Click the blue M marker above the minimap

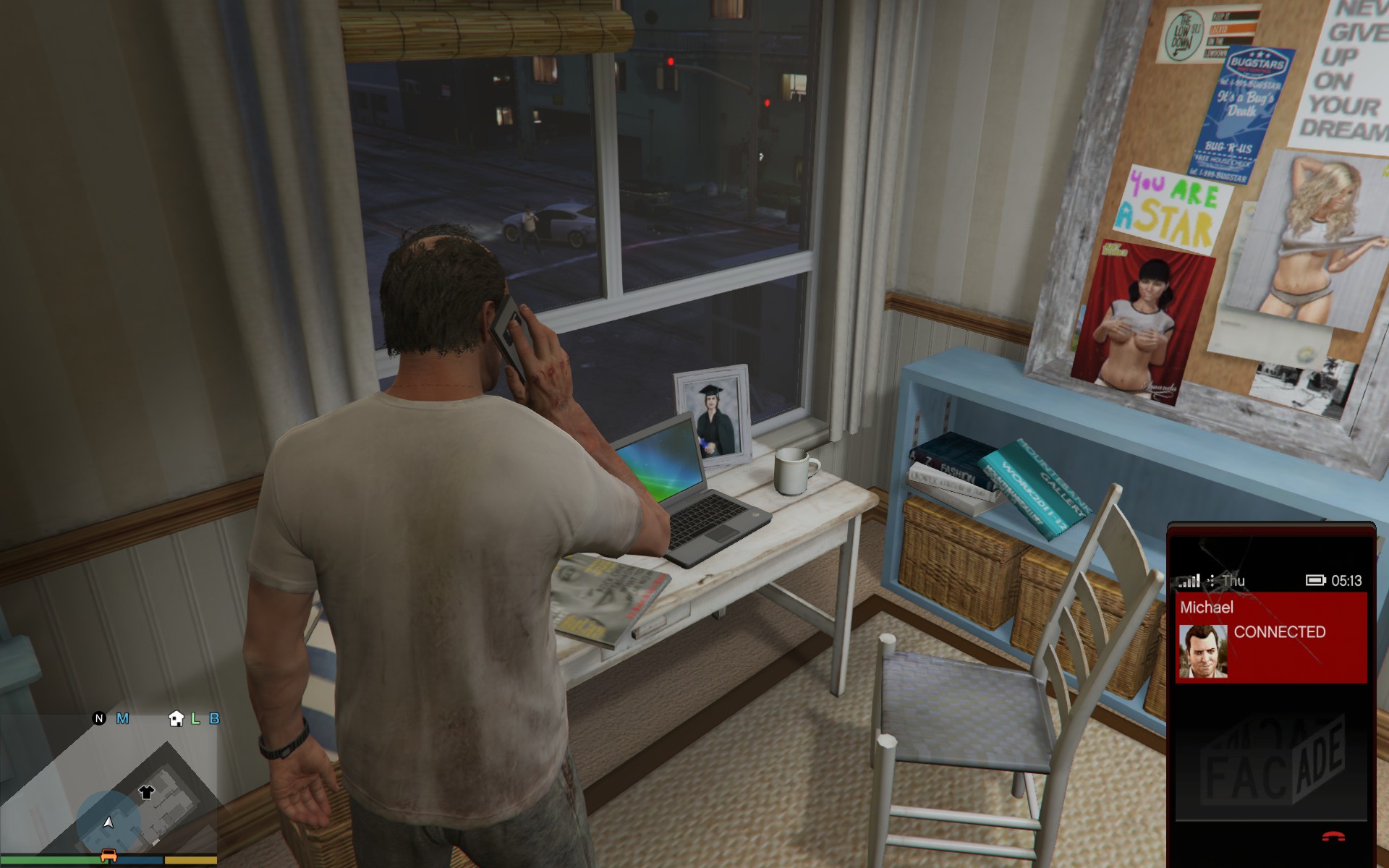coord(122,718)
